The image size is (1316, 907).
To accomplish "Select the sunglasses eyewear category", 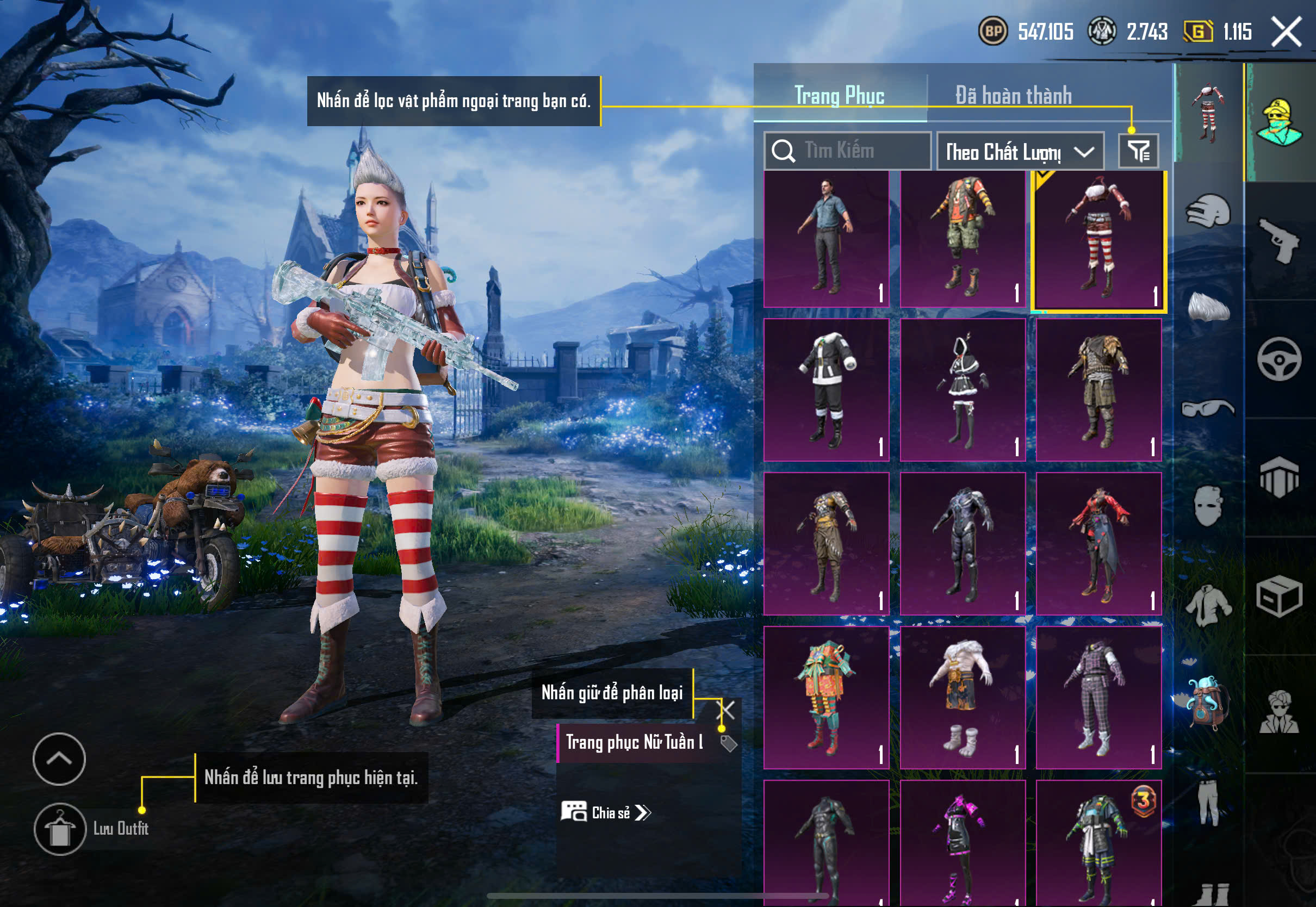I will pos(1208,408).
